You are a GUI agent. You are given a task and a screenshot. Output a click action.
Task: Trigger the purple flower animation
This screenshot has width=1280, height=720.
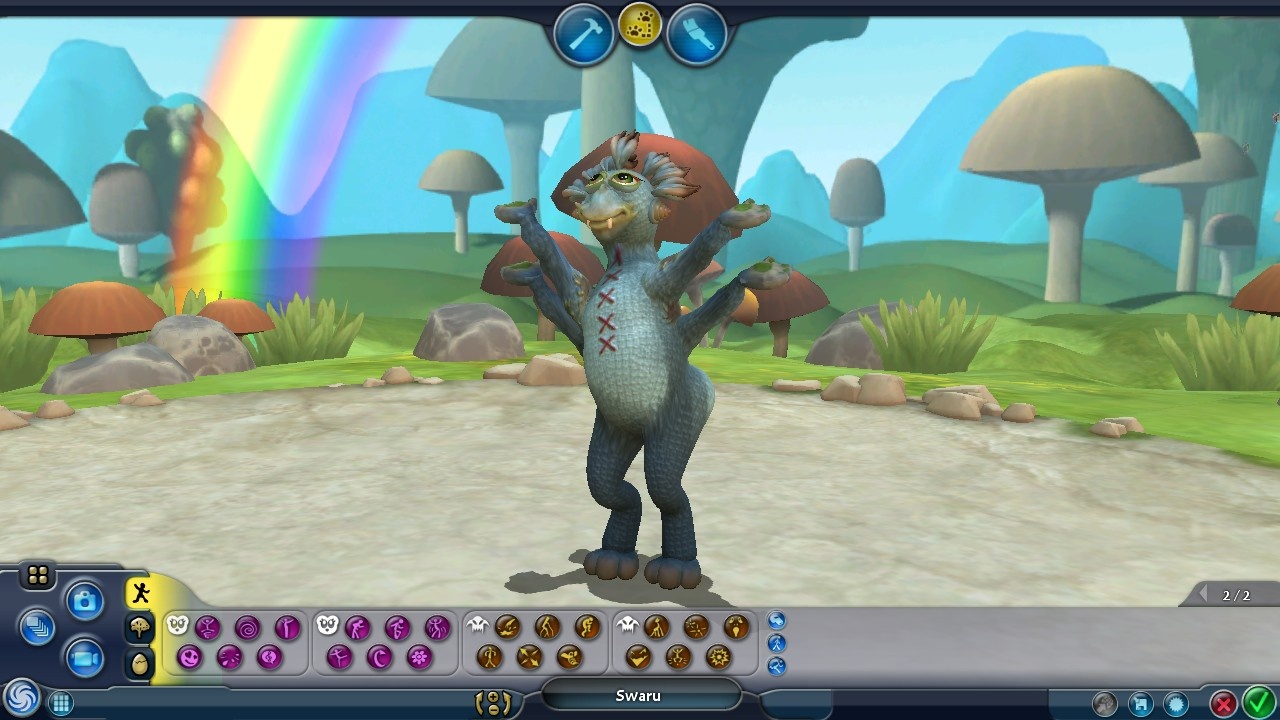click(x=419, y=657)
